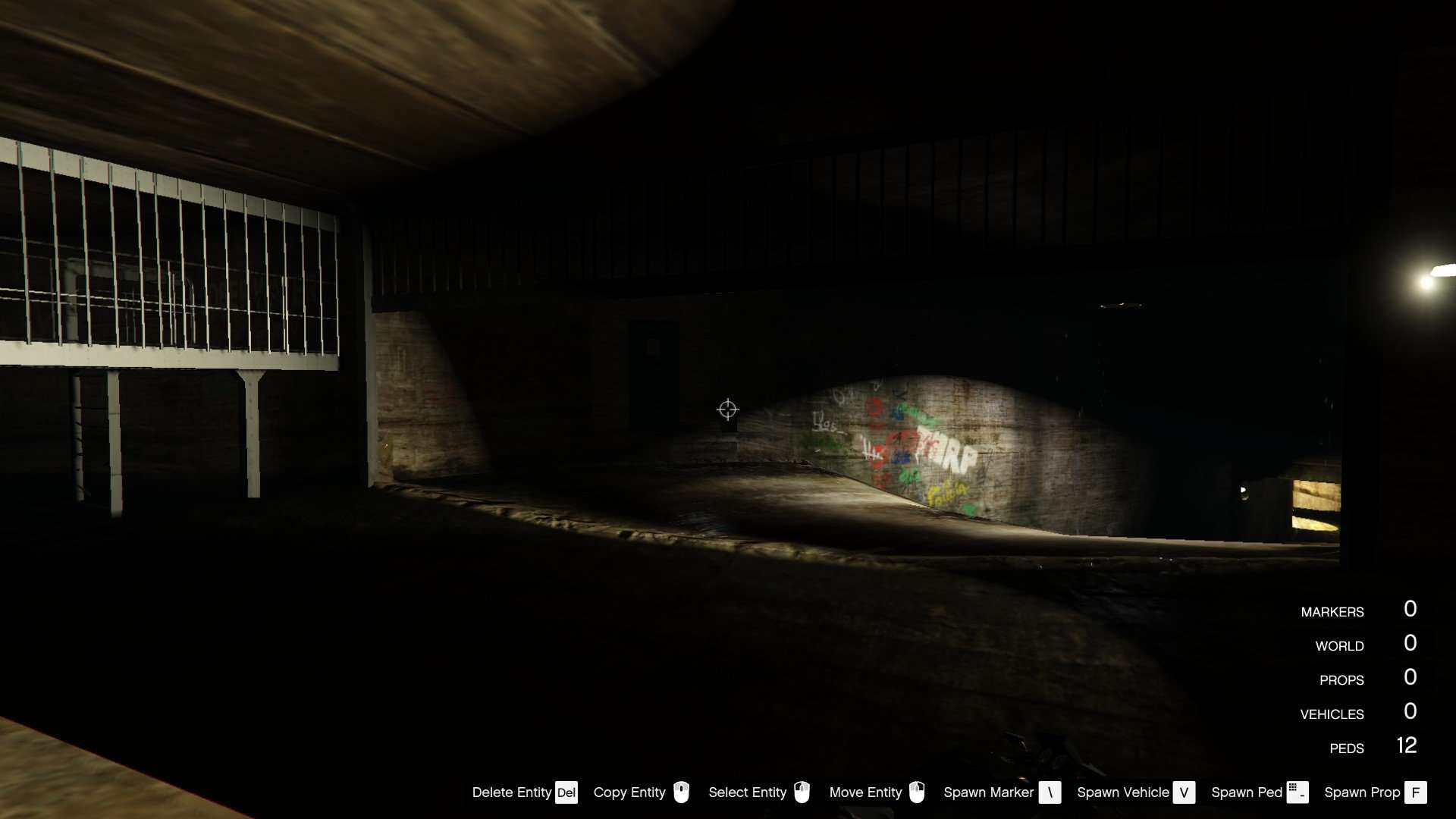Click the VEHICLES zero count

(x=1410, y=711)
